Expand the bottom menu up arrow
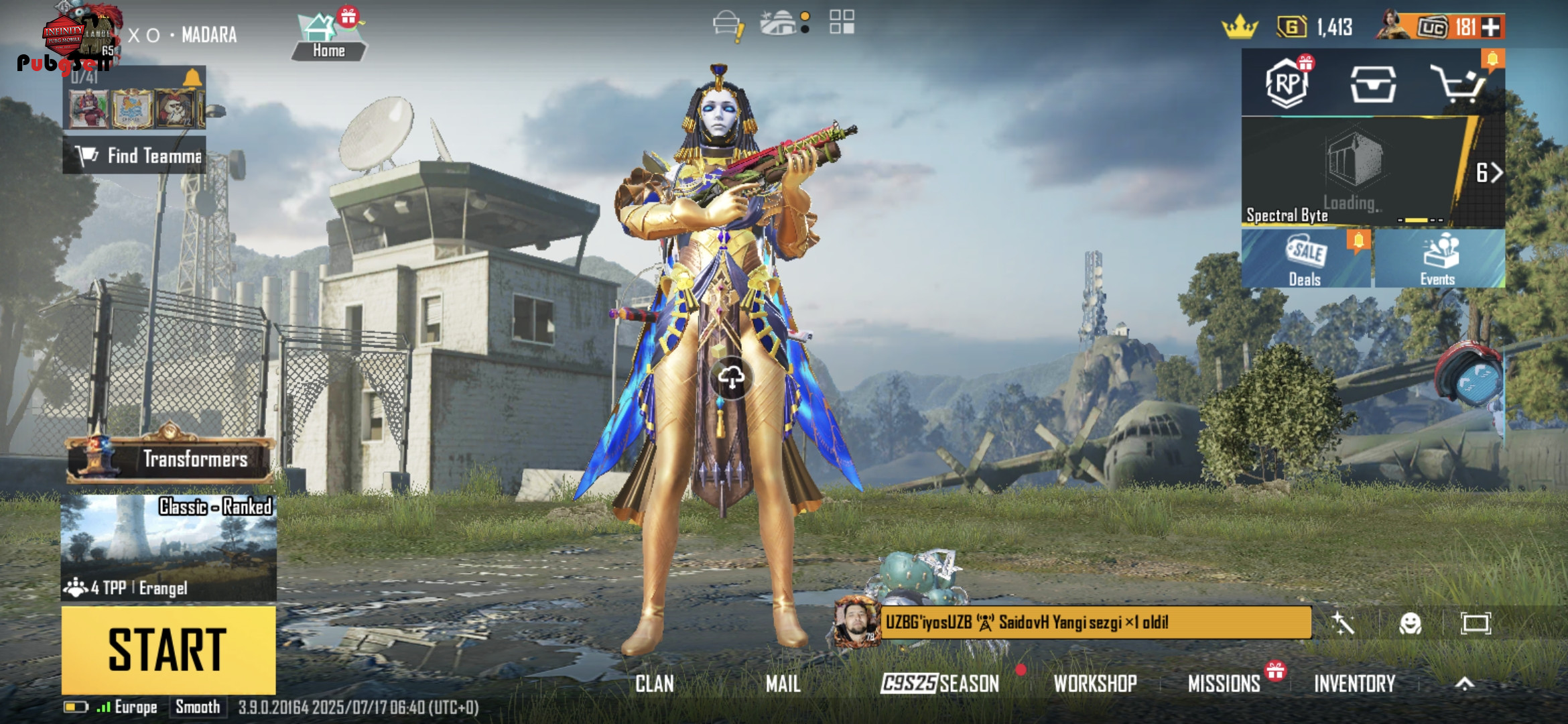 (1465, 684)
